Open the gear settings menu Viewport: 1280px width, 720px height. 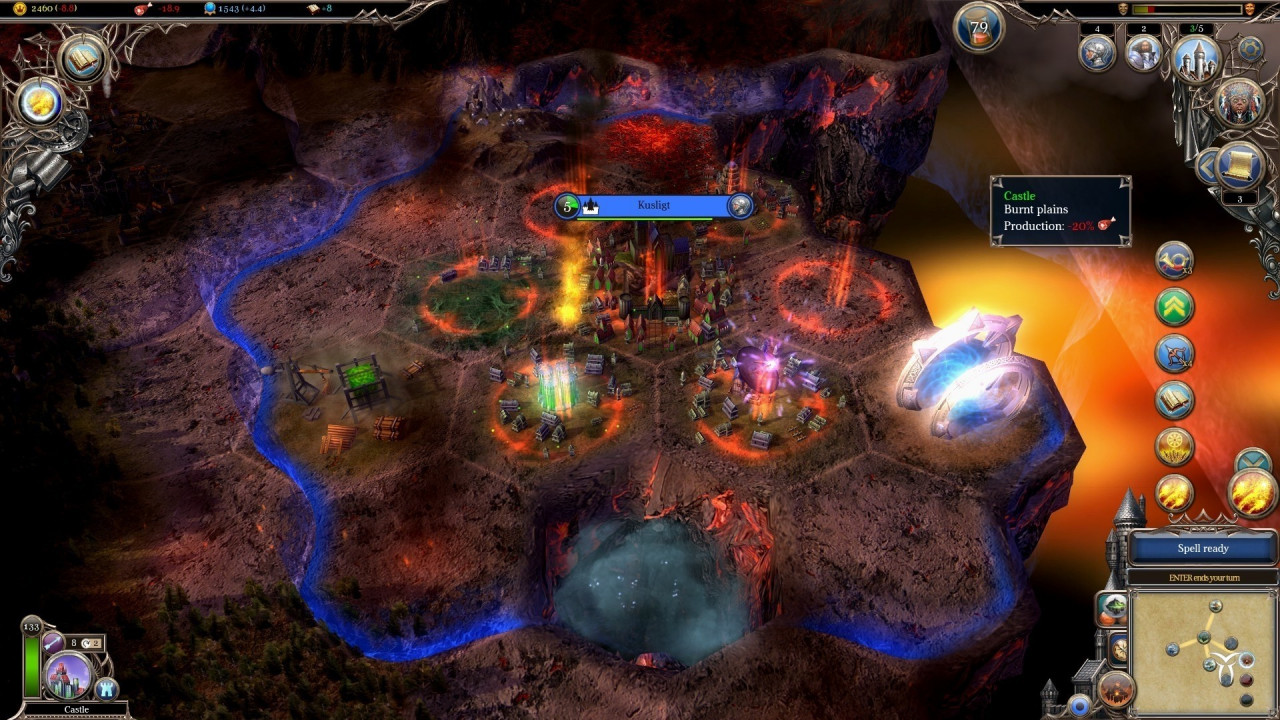tap(1250, 48)
